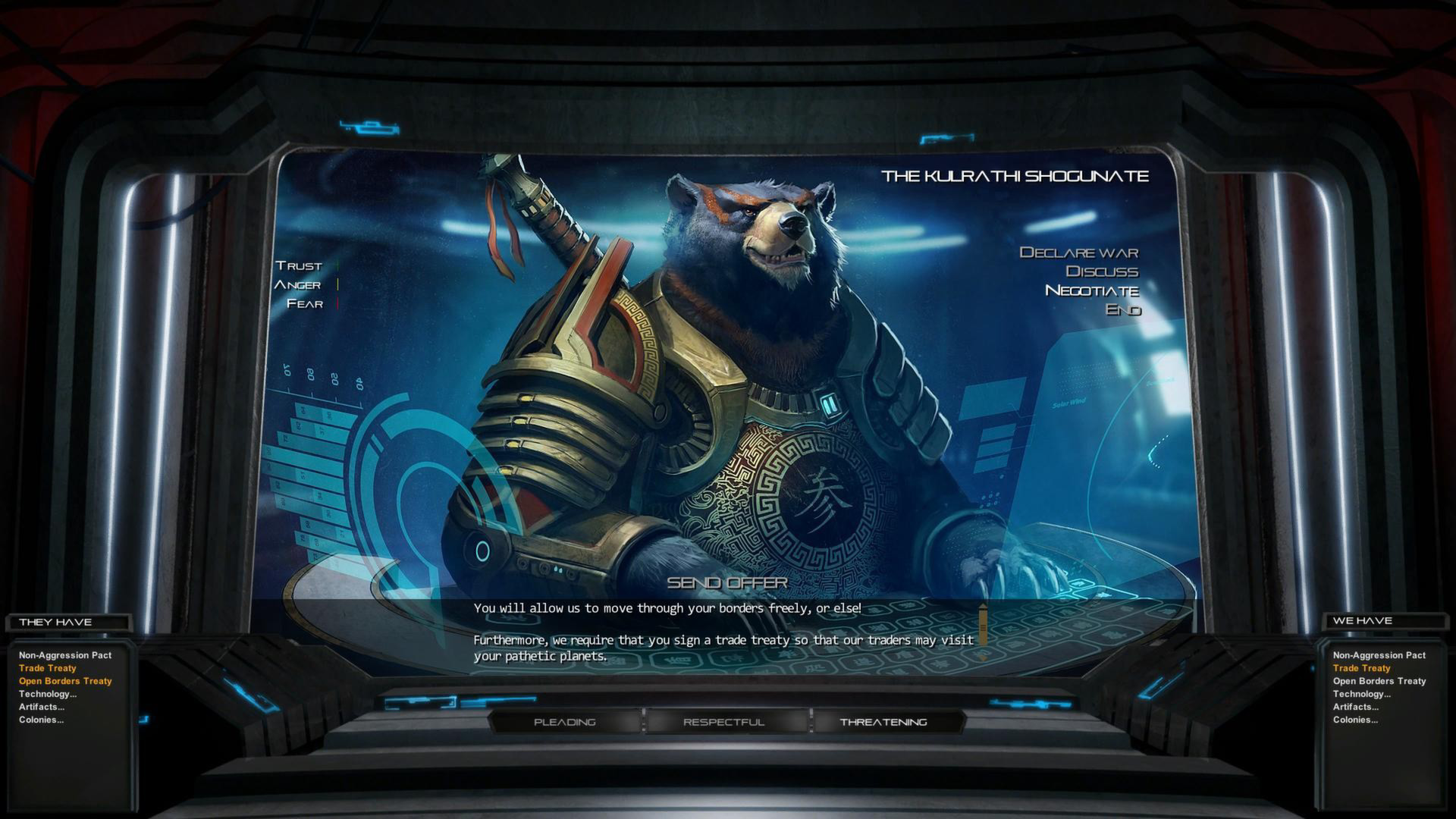The image size is (1456, 819).
Task: Expand Technology options in They Have list
Action: pos(46,694)
